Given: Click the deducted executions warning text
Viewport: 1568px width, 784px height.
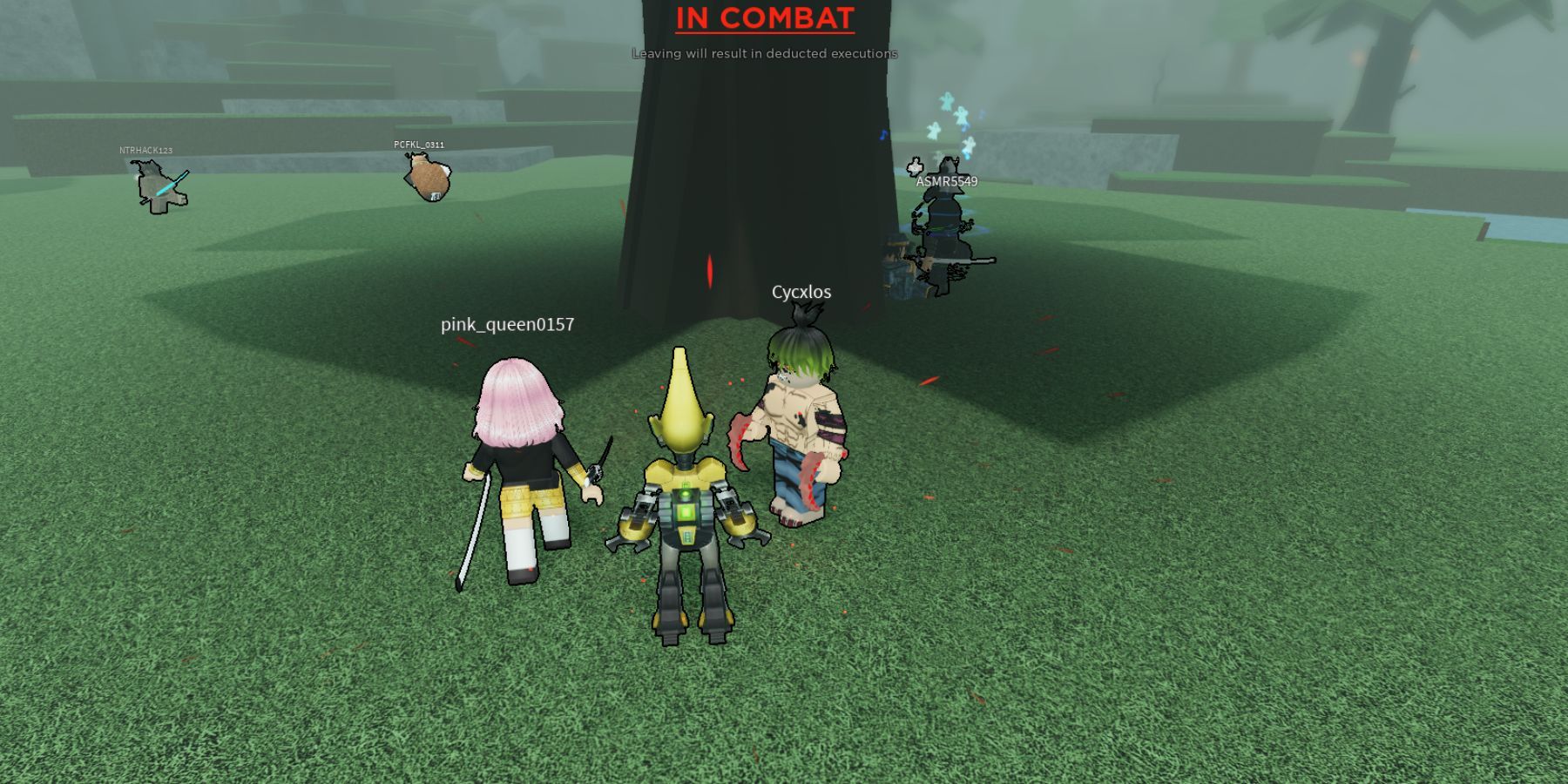Looking at the screenshot, I should 763,54.
